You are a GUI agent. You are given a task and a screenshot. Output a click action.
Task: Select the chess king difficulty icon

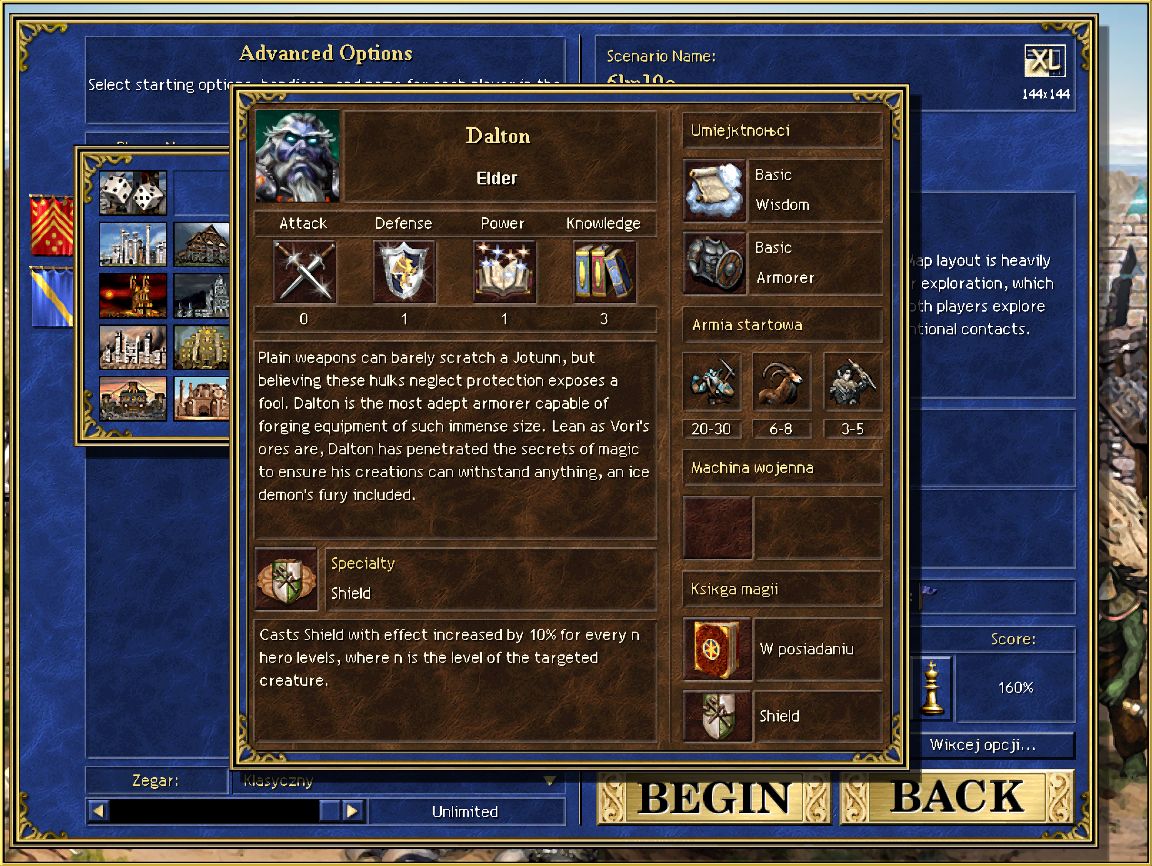[x=932, y=688]
